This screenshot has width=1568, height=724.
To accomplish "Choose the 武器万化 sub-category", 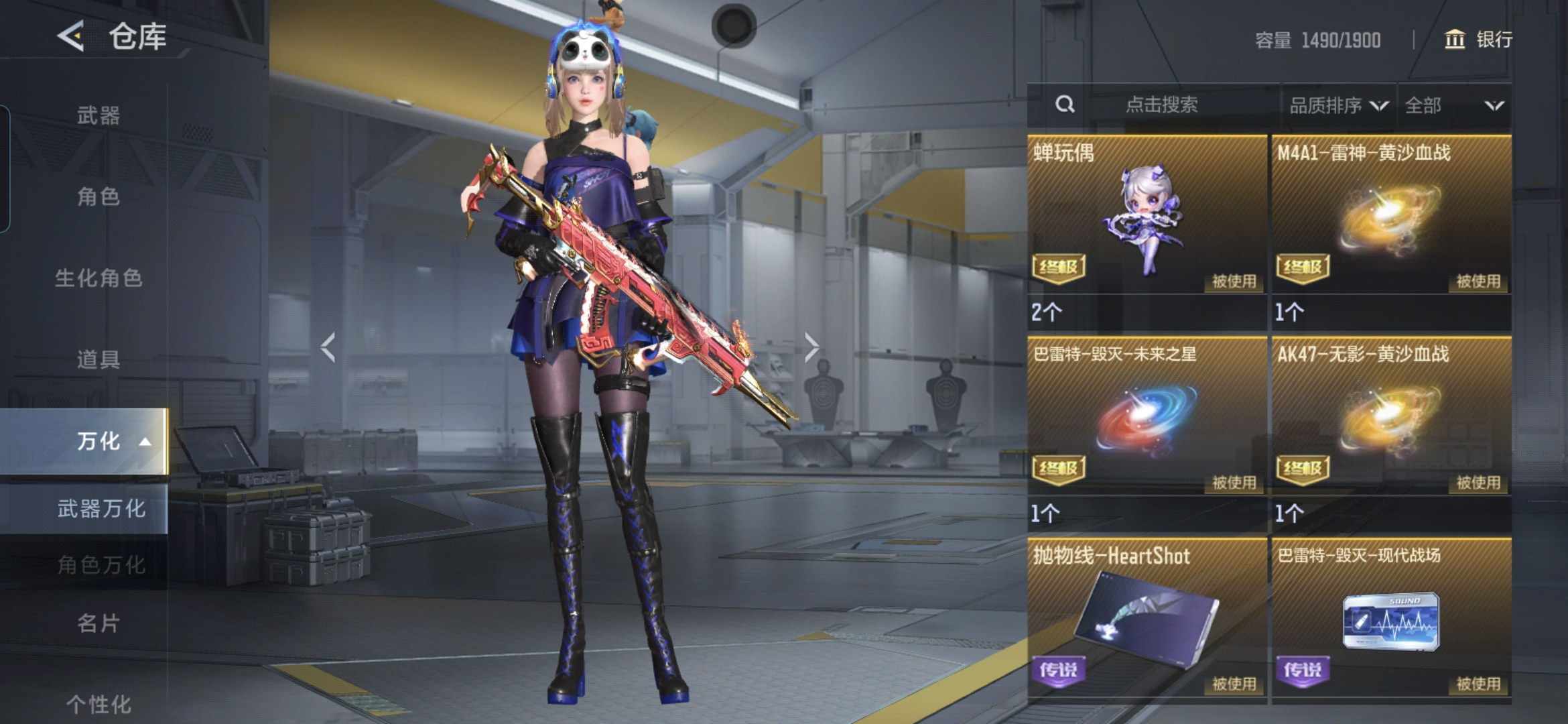I will tap(101, 509).
